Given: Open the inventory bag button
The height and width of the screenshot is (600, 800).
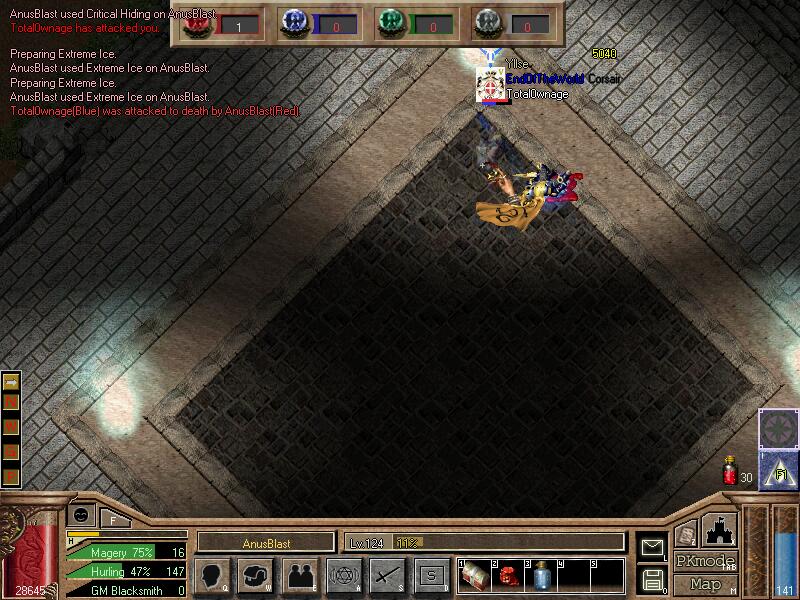Looking at the screenshot, I should point(254,575).
